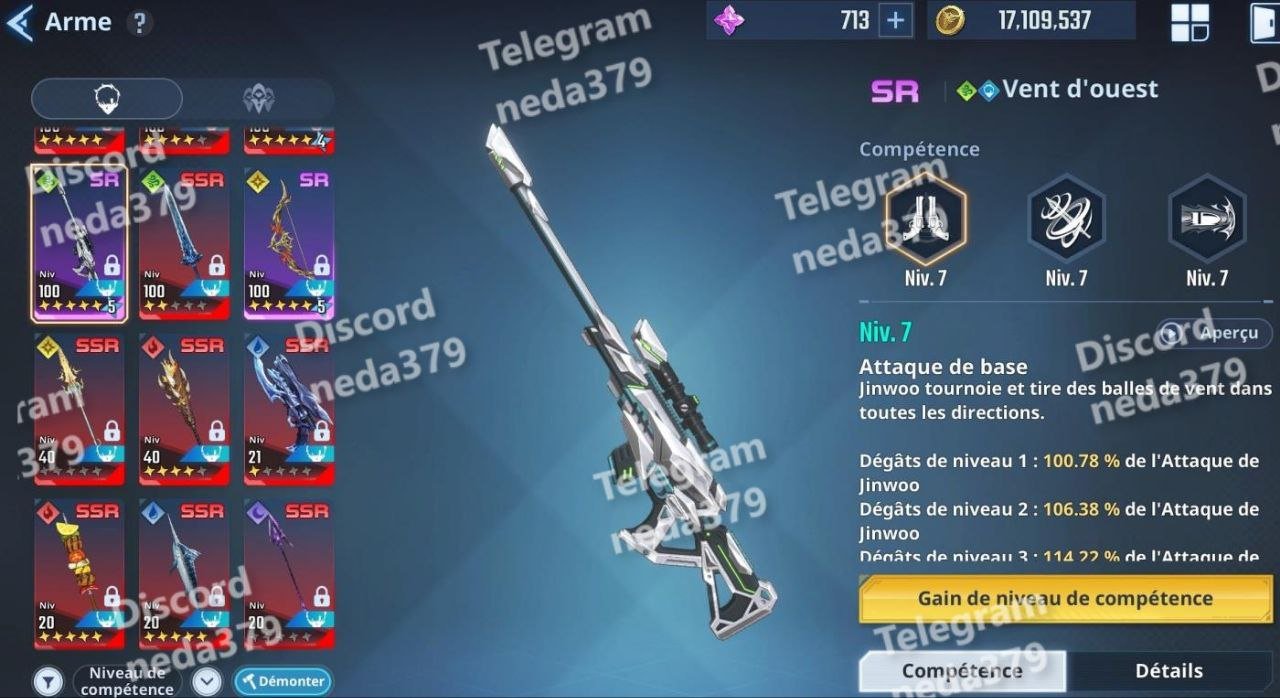Click the exit door icon
Image resolution: width=1280 pixels, height=698 pixels.
(x=1264, y=23)
